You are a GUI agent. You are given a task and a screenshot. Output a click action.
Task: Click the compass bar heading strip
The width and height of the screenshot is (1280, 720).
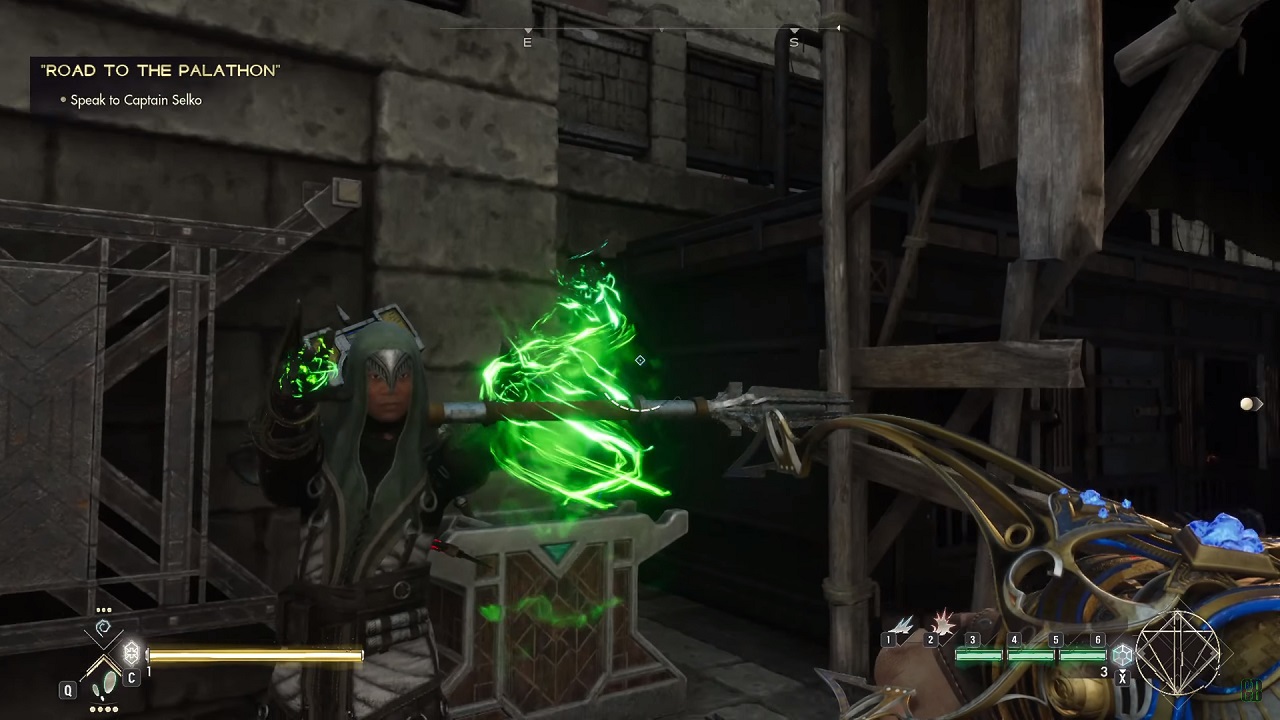660,32
